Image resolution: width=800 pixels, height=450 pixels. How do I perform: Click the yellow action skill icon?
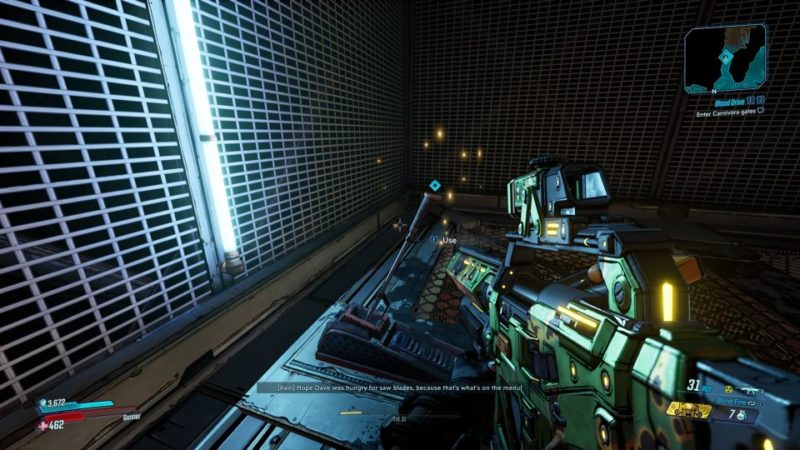[689, 410]
